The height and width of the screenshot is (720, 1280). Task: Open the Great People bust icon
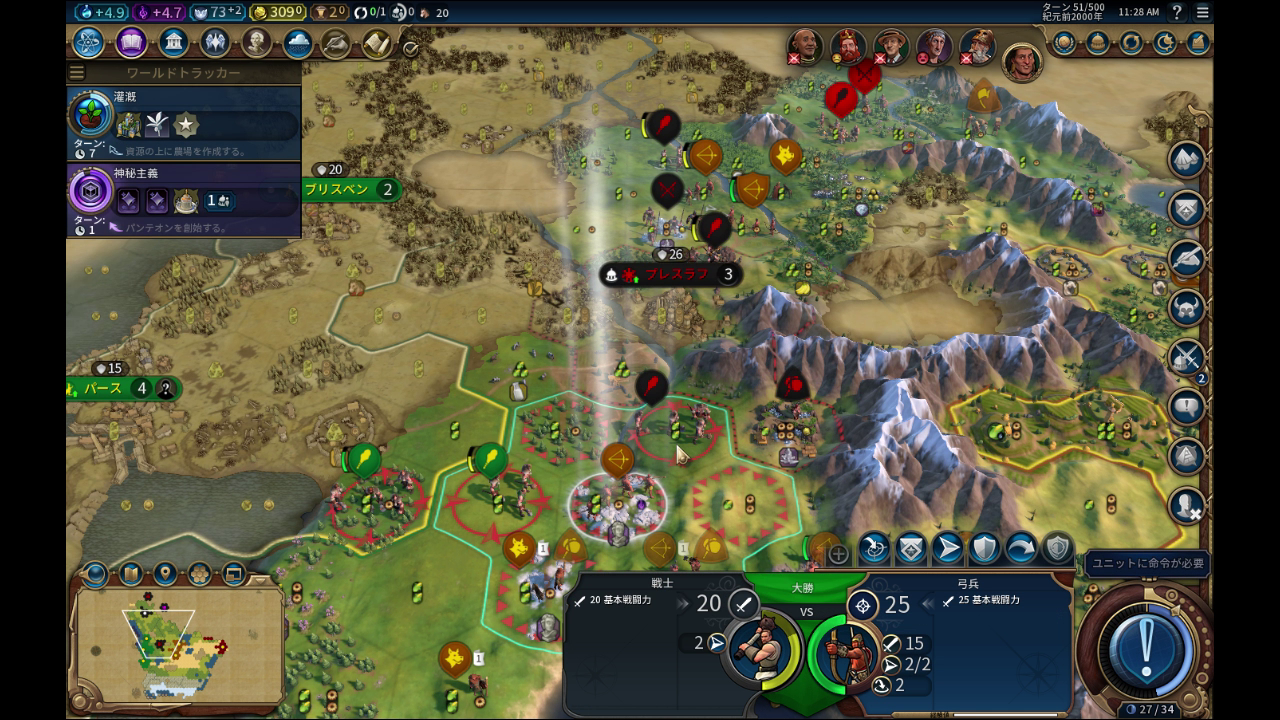[x=256, y=43]
